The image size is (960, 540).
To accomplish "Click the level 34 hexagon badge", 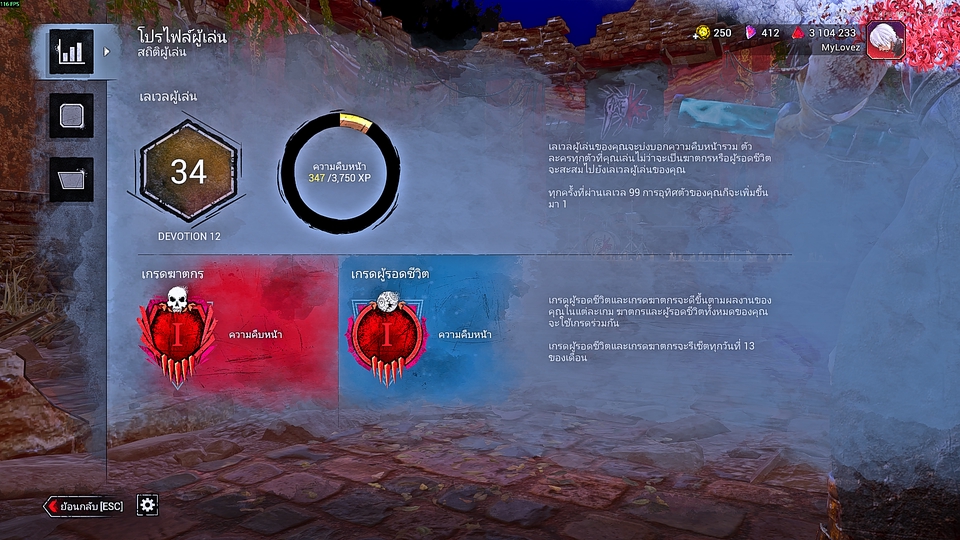I will tap(188, 173).
